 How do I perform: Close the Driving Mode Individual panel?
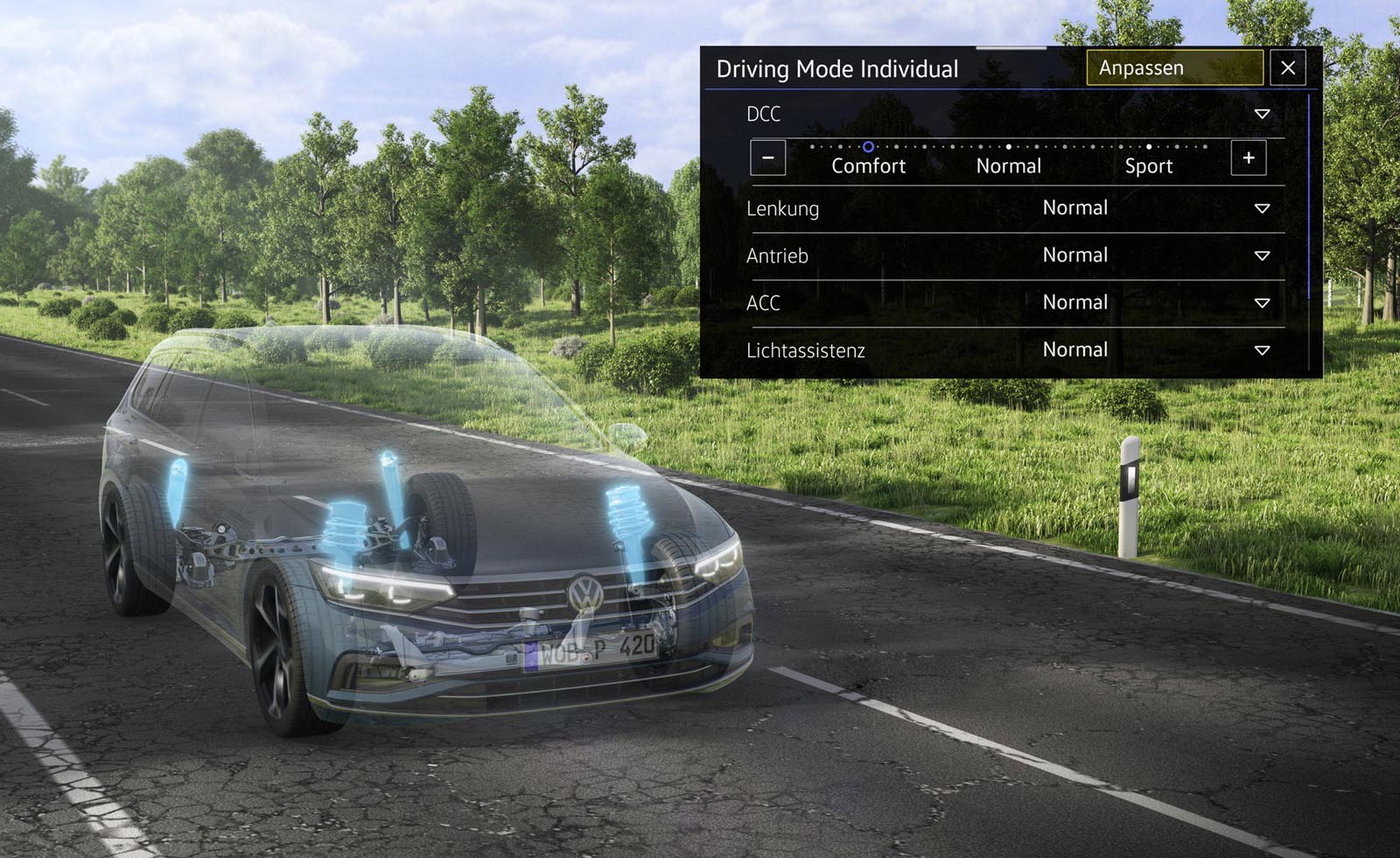(1287, 68)
